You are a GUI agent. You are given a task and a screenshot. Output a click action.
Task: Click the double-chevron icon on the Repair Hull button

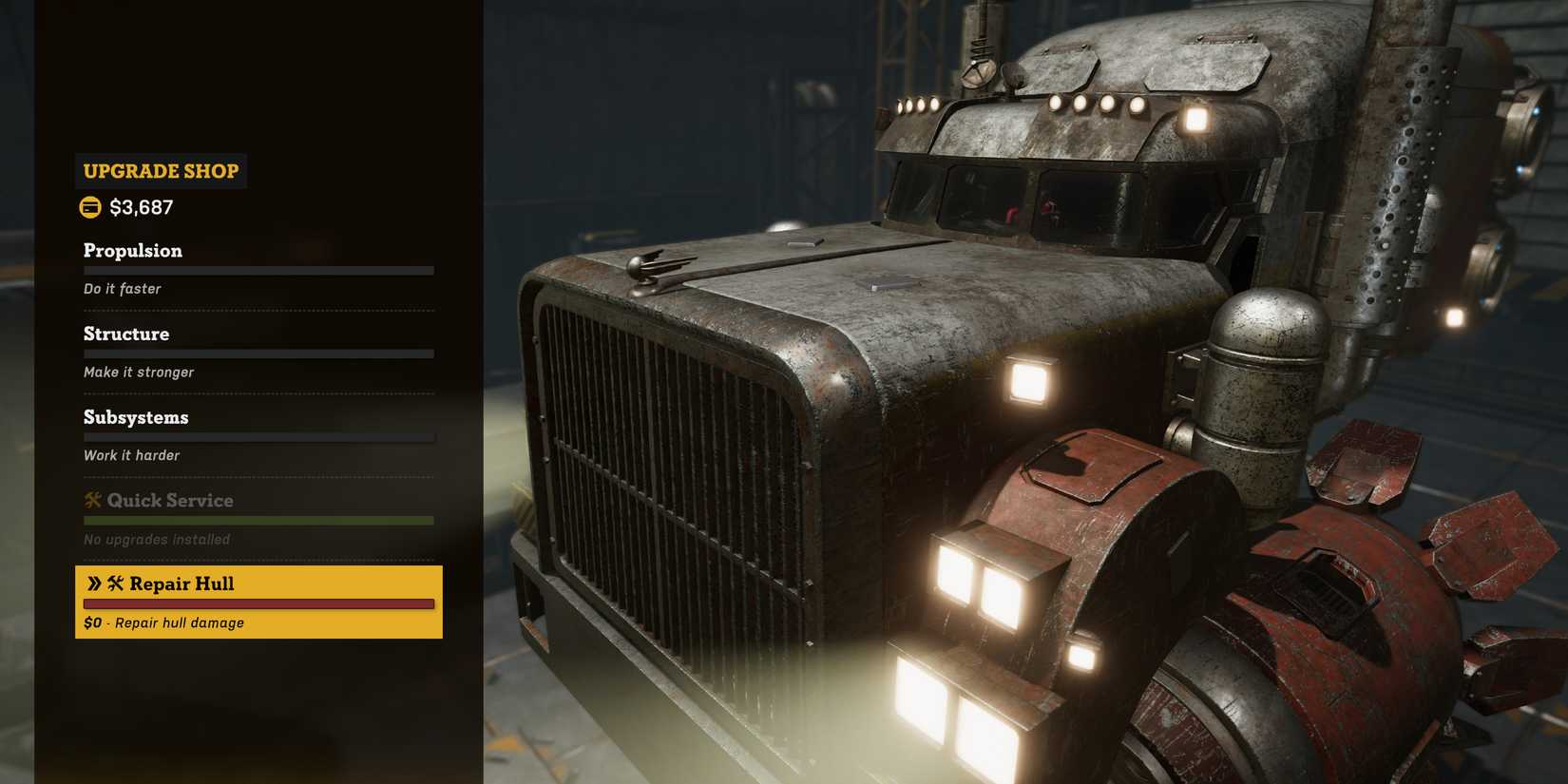95,583
